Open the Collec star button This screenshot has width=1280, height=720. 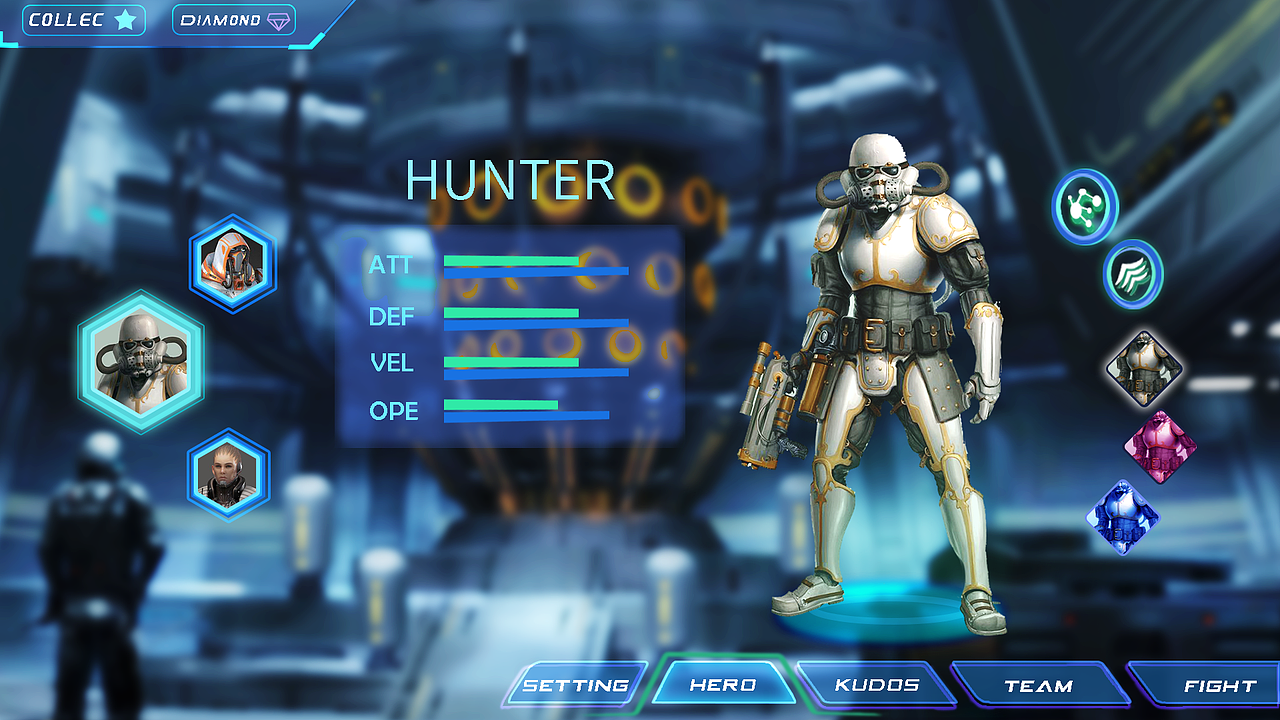[83, 20]
